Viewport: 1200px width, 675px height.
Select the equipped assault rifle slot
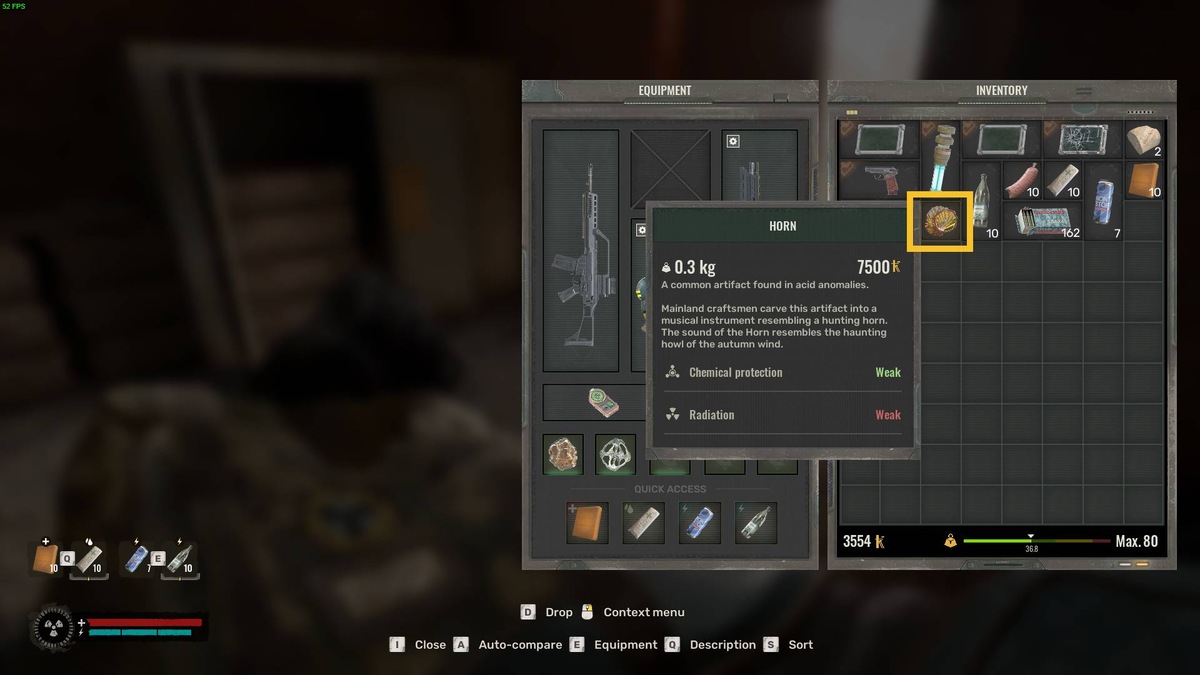[x=580, y=250]
